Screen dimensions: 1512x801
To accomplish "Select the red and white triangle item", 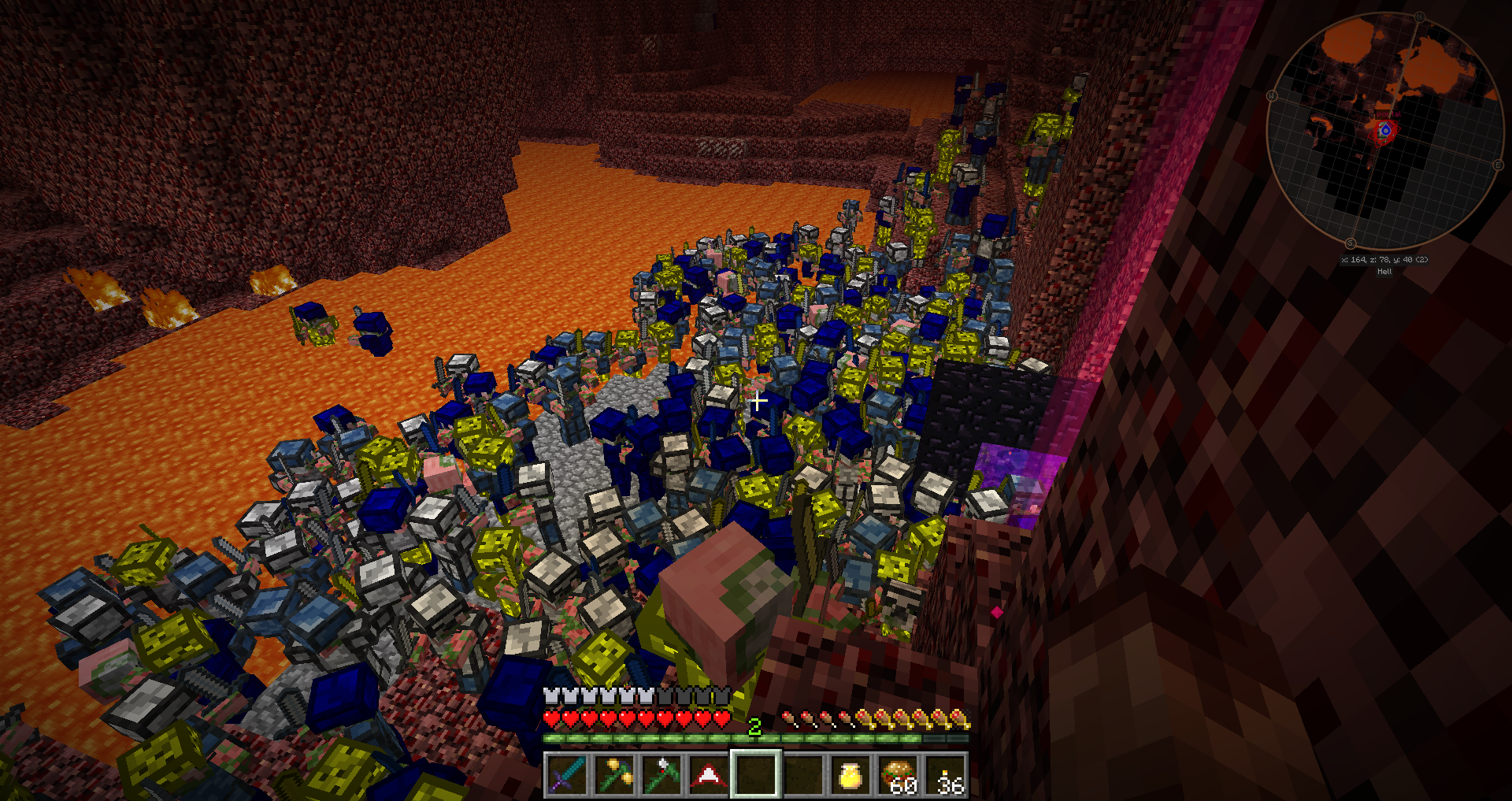I will click(708, 774).
